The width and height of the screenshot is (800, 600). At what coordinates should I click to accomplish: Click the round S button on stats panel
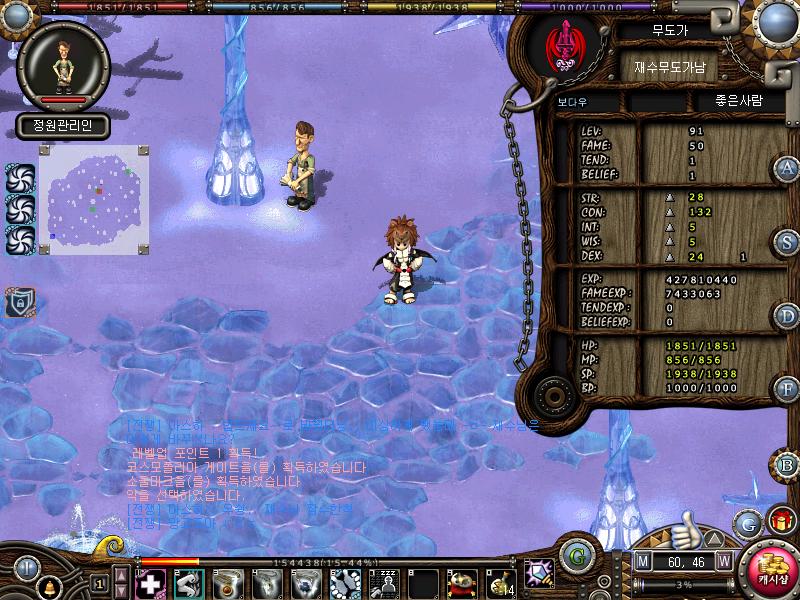[787, 242]
